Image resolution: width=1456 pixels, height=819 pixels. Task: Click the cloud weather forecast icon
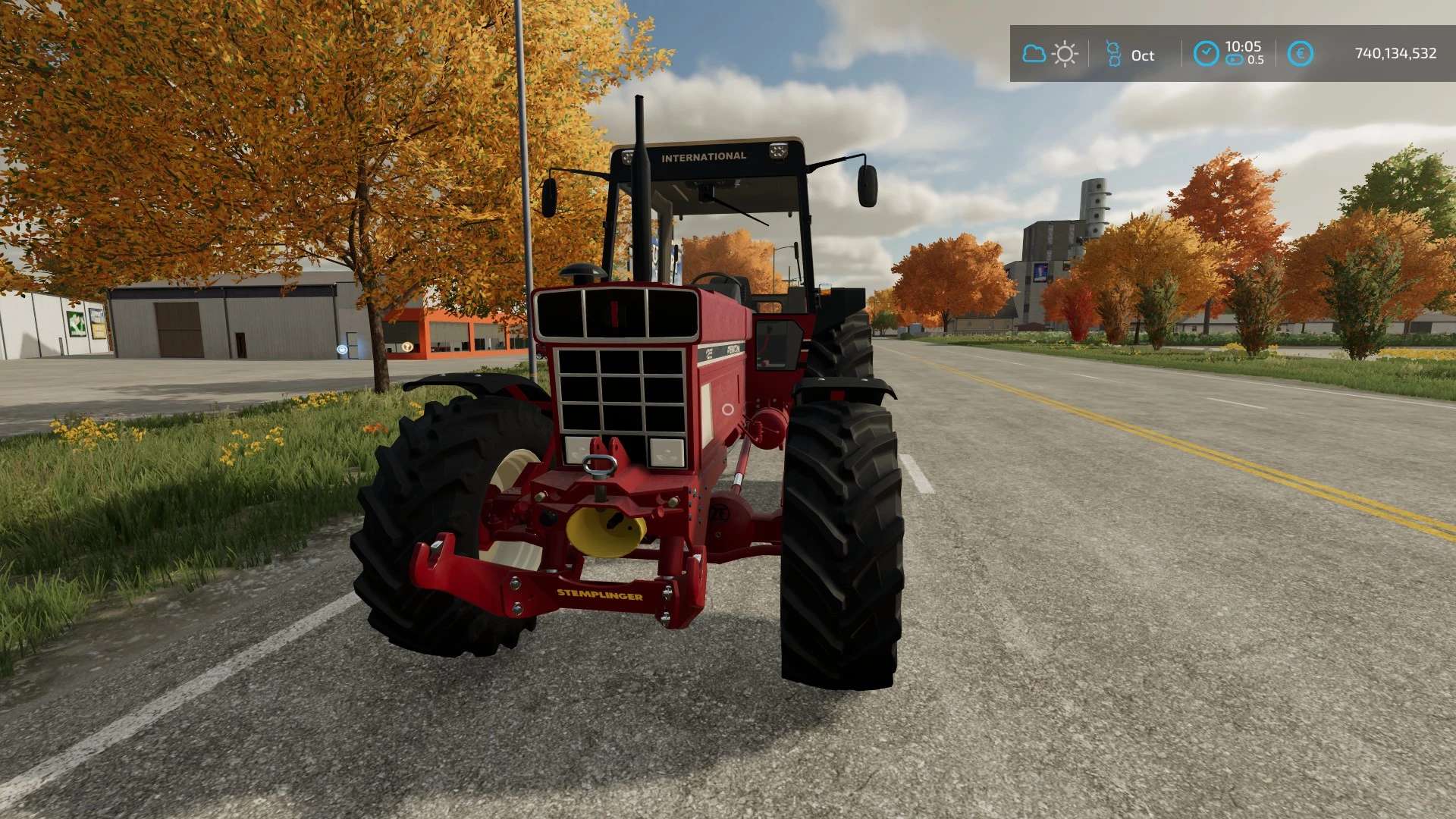[x=1034, y=54]
